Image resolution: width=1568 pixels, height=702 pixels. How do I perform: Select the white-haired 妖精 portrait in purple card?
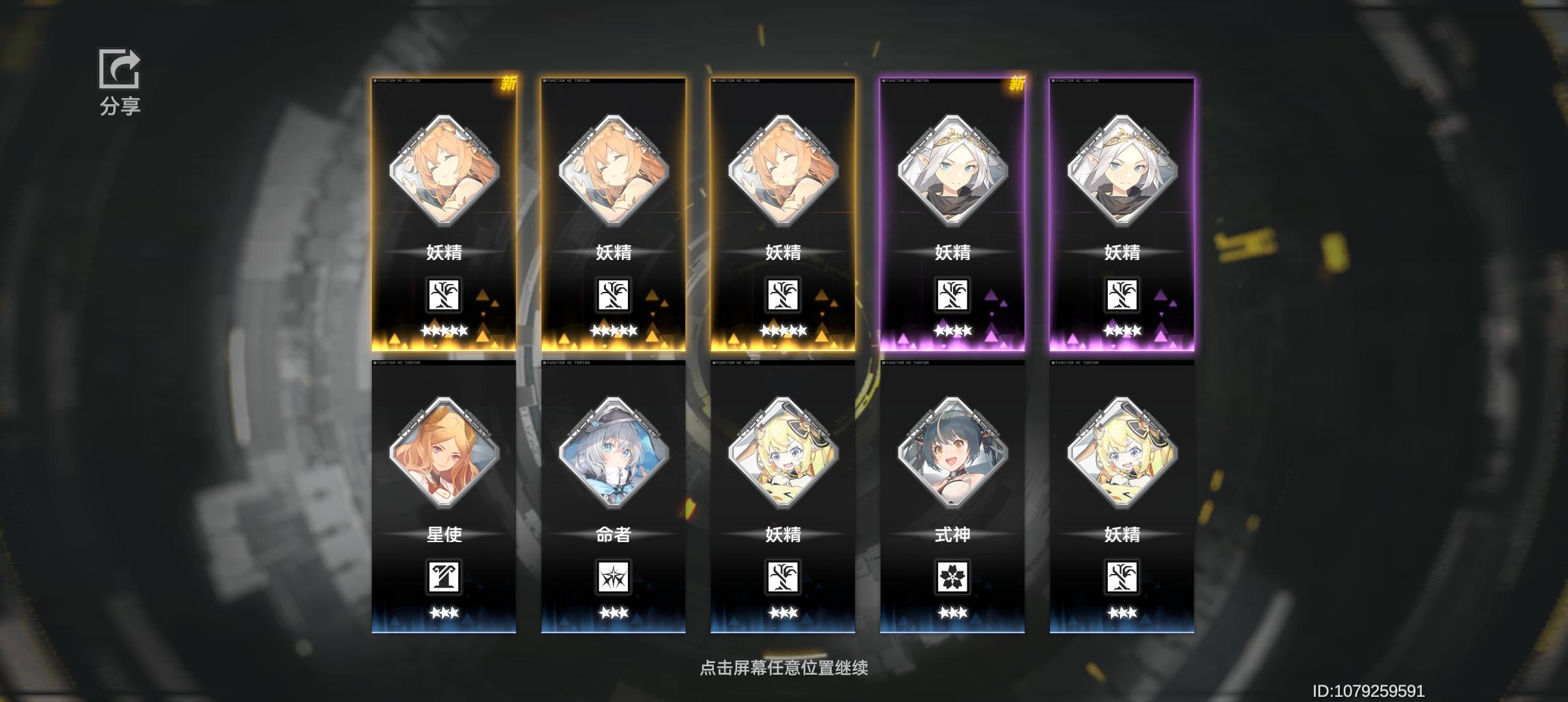[952, 172]
